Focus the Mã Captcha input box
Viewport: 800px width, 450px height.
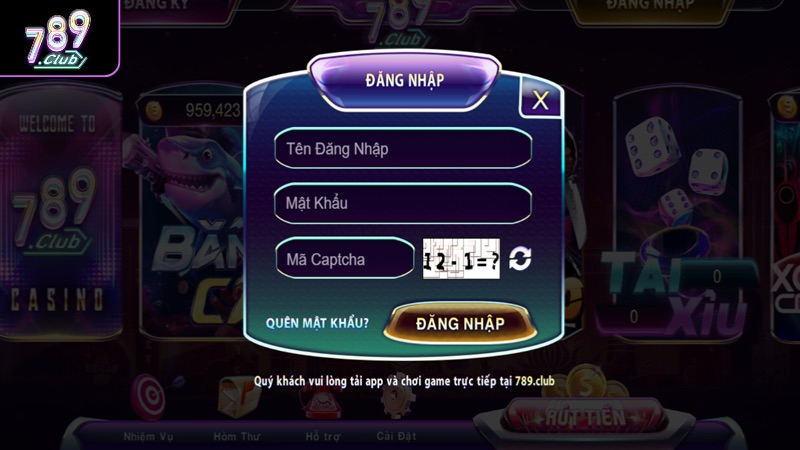[x=345, y=259]
